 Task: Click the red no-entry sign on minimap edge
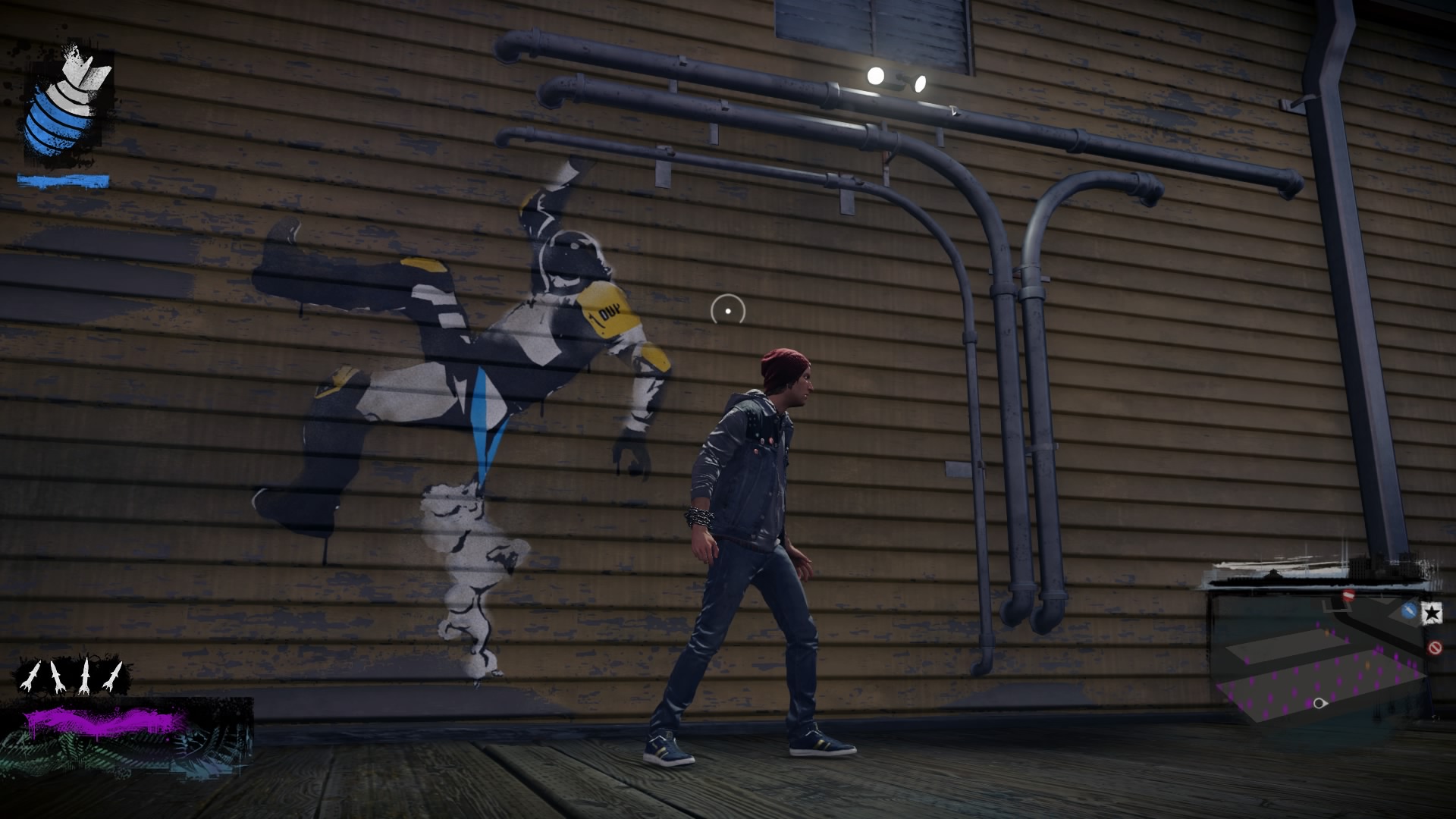[1434, 646]
